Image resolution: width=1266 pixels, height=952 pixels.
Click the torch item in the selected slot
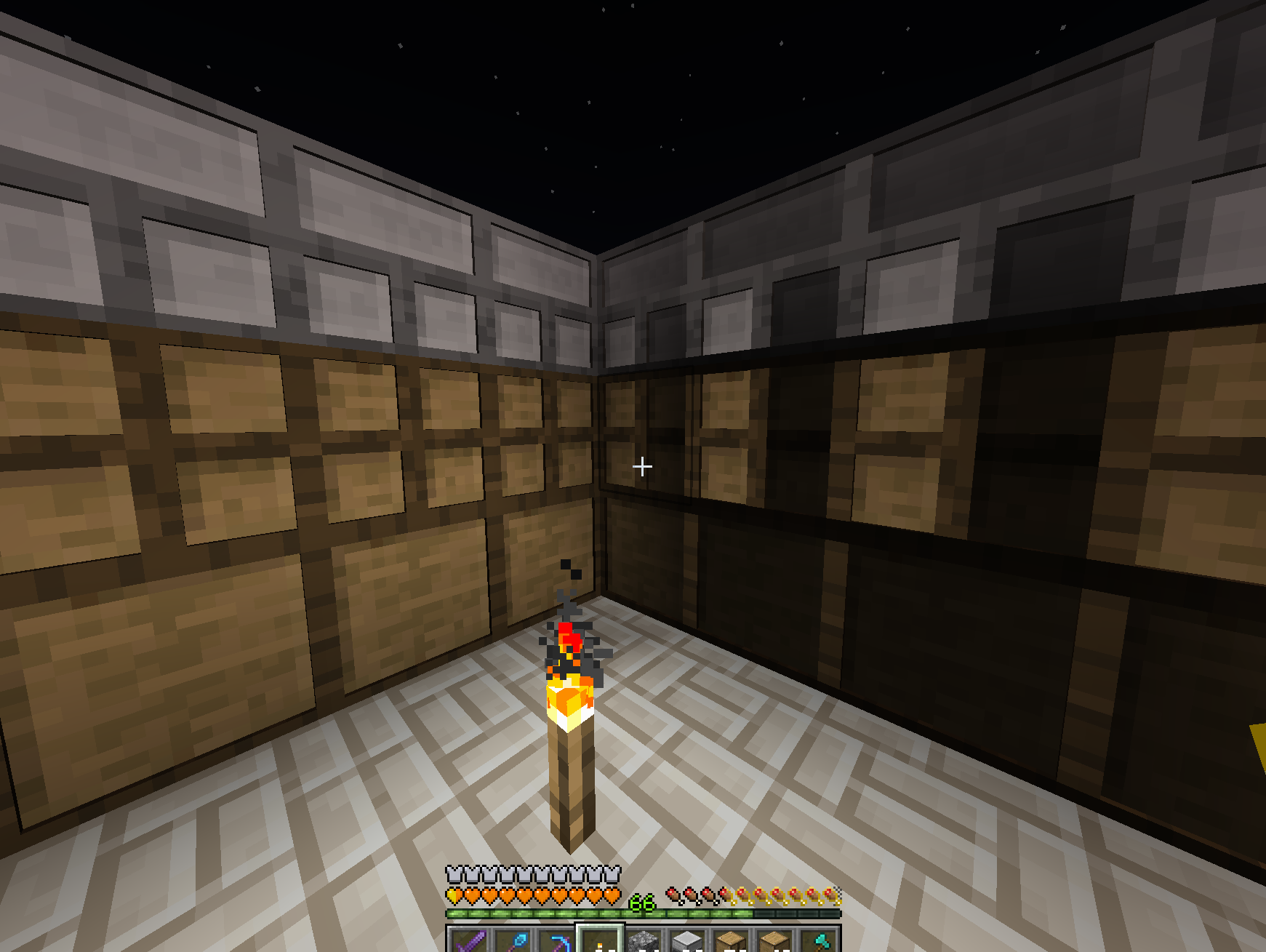[601, 944]
